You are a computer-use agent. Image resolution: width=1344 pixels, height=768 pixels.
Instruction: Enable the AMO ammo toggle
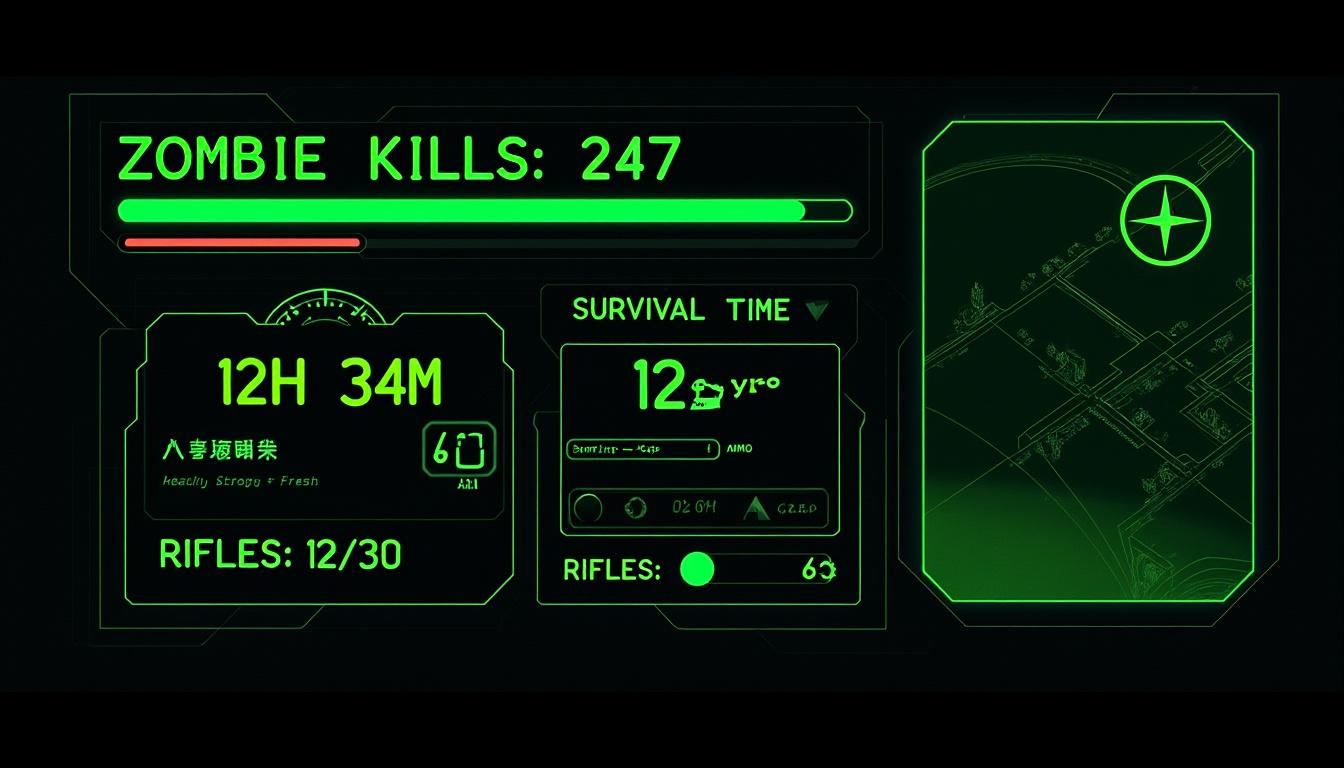point(742,449)
